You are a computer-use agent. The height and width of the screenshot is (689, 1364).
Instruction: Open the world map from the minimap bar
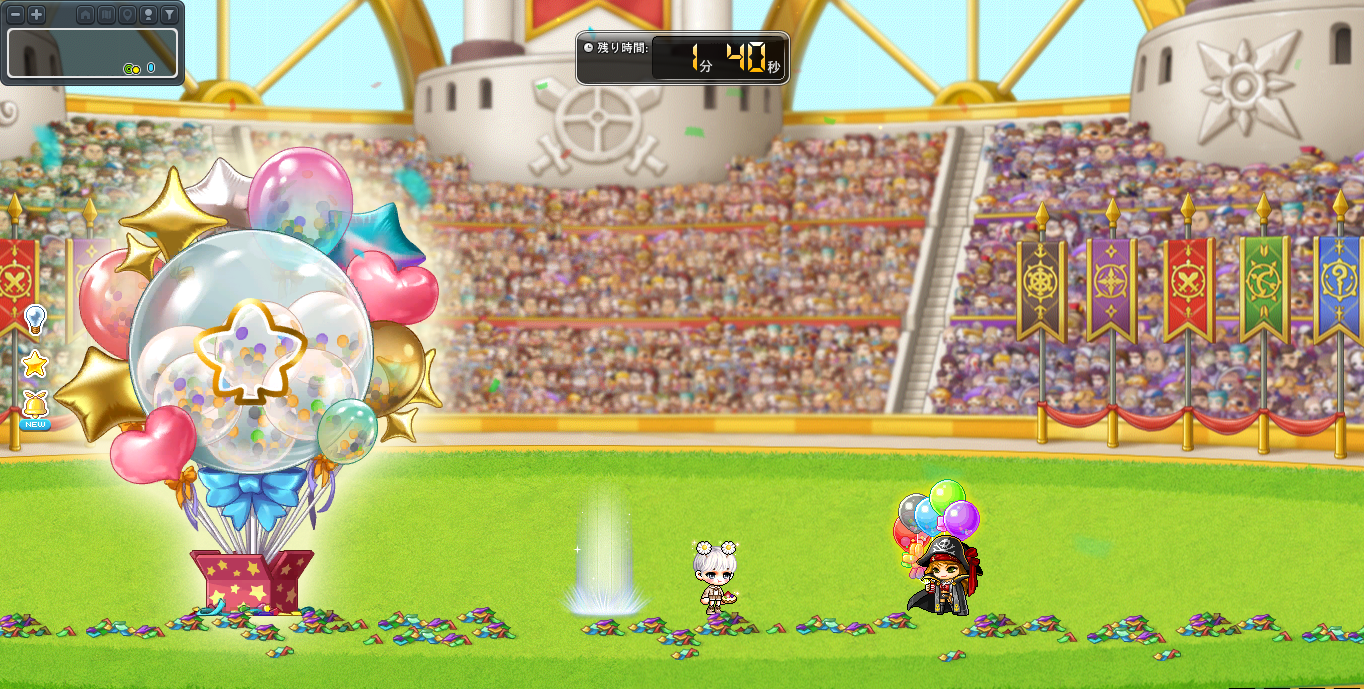coord(106,15)
